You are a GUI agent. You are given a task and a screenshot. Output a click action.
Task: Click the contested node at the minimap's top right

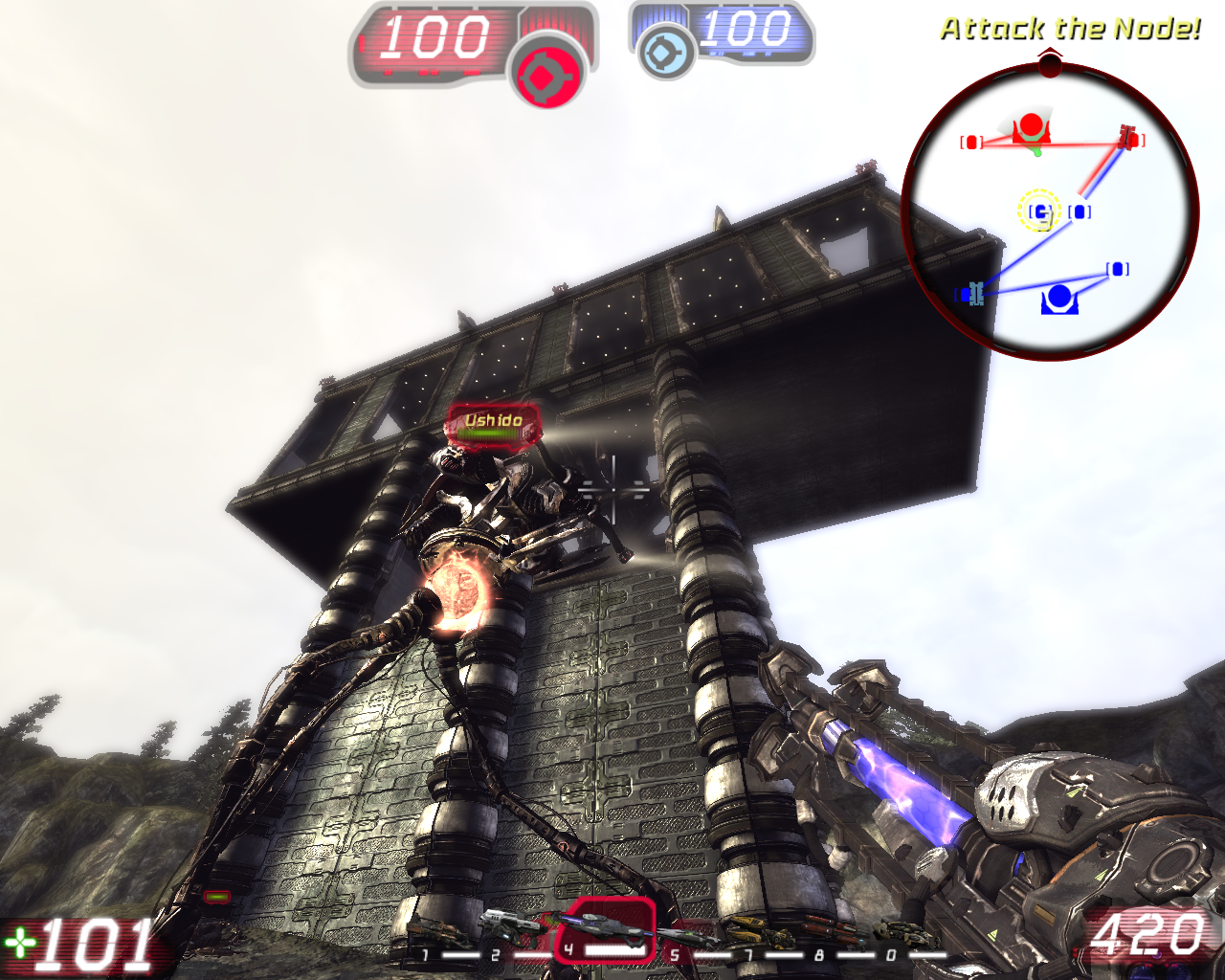click(x=1126, y=137)
